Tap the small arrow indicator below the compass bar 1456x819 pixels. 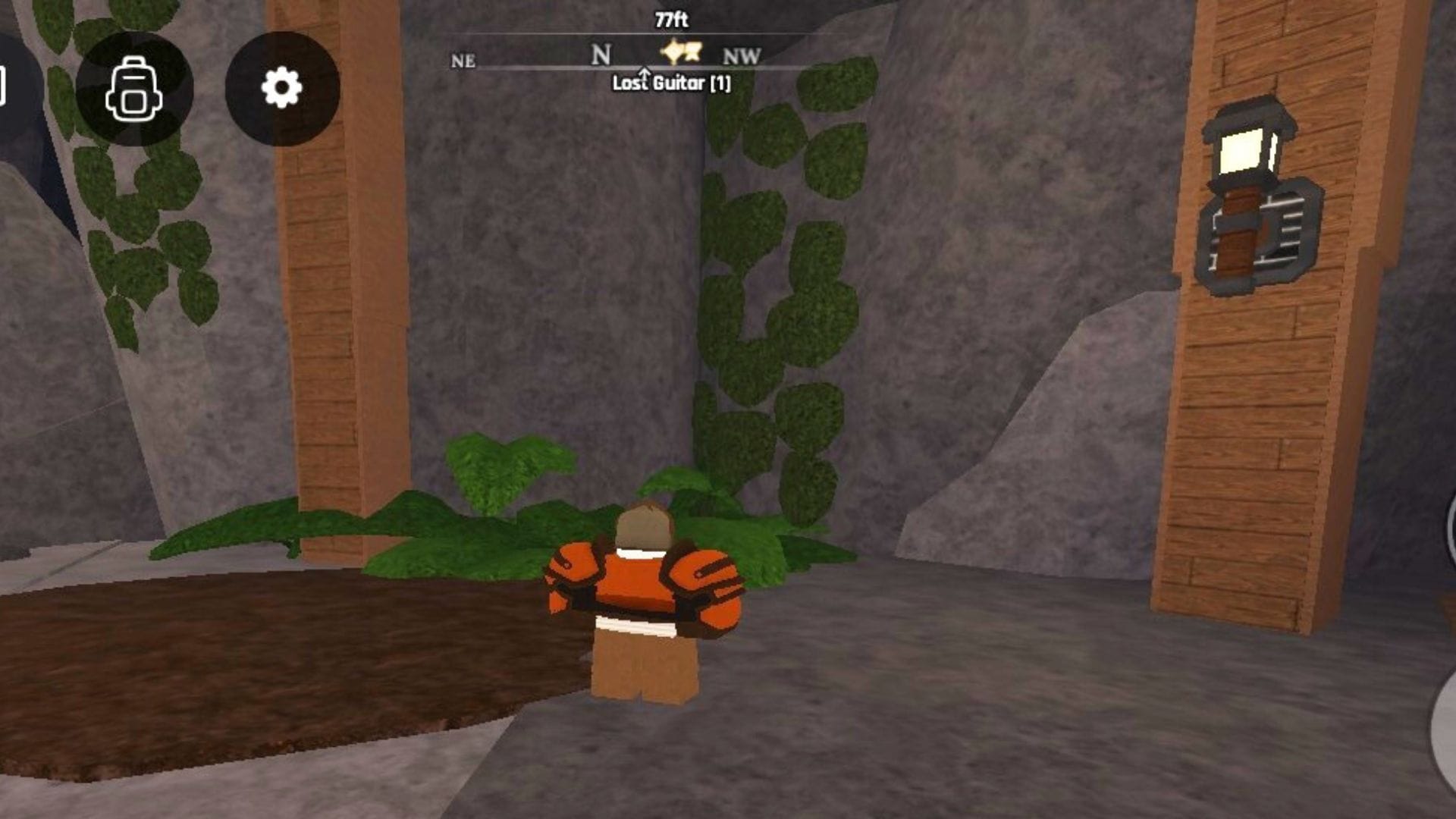pos(644,74)
